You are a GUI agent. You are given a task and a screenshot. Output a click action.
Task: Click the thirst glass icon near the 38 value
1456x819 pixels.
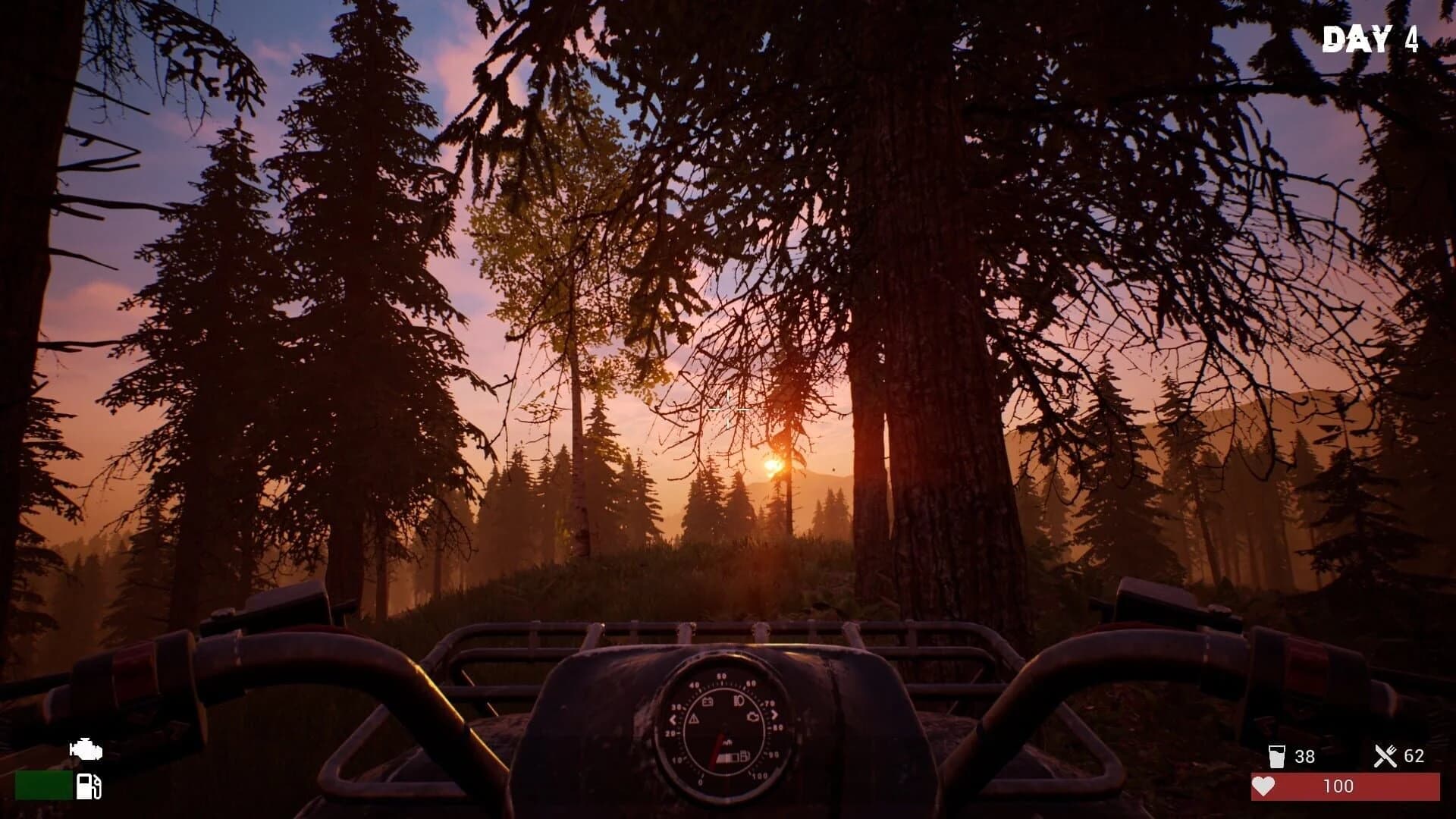(x=1278, y=755)
